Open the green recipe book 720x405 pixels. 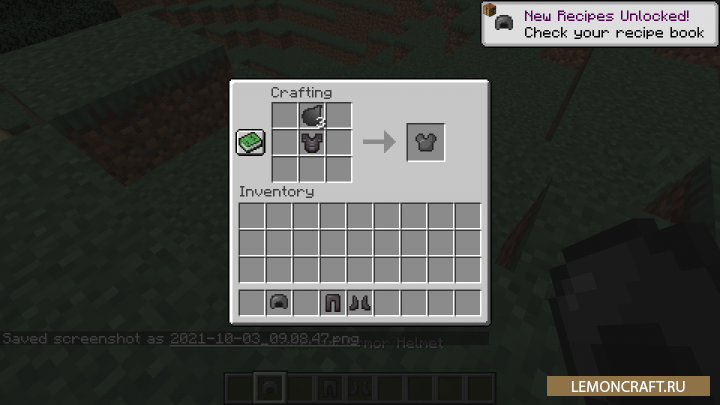[250, 143]
